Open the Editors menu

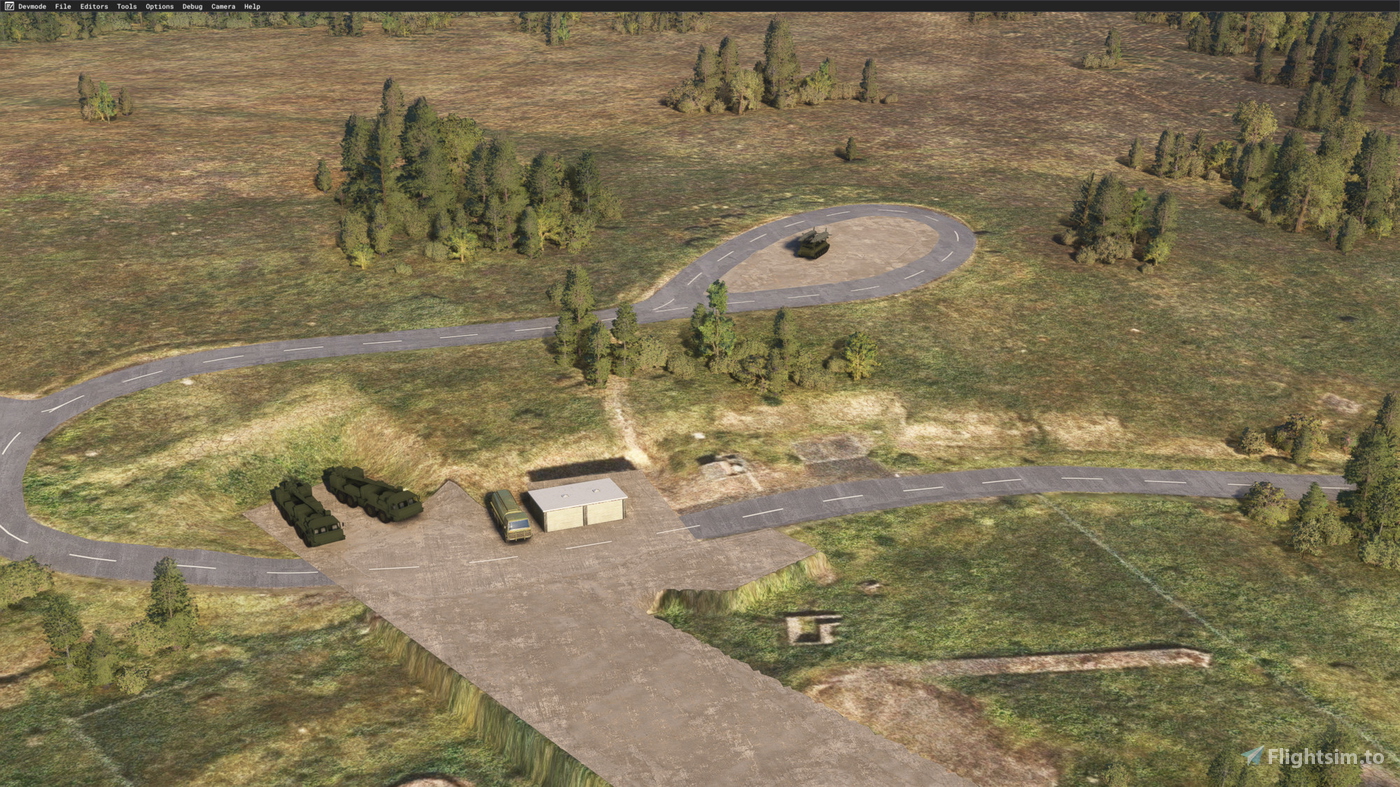[93, 5]
